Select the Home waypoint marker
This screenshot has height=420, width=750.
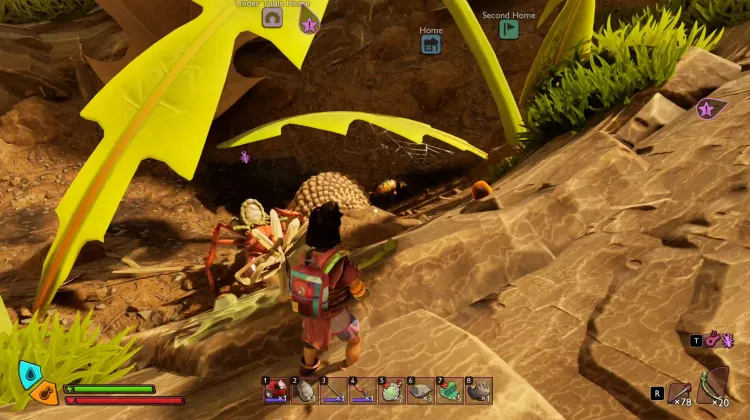431,45
